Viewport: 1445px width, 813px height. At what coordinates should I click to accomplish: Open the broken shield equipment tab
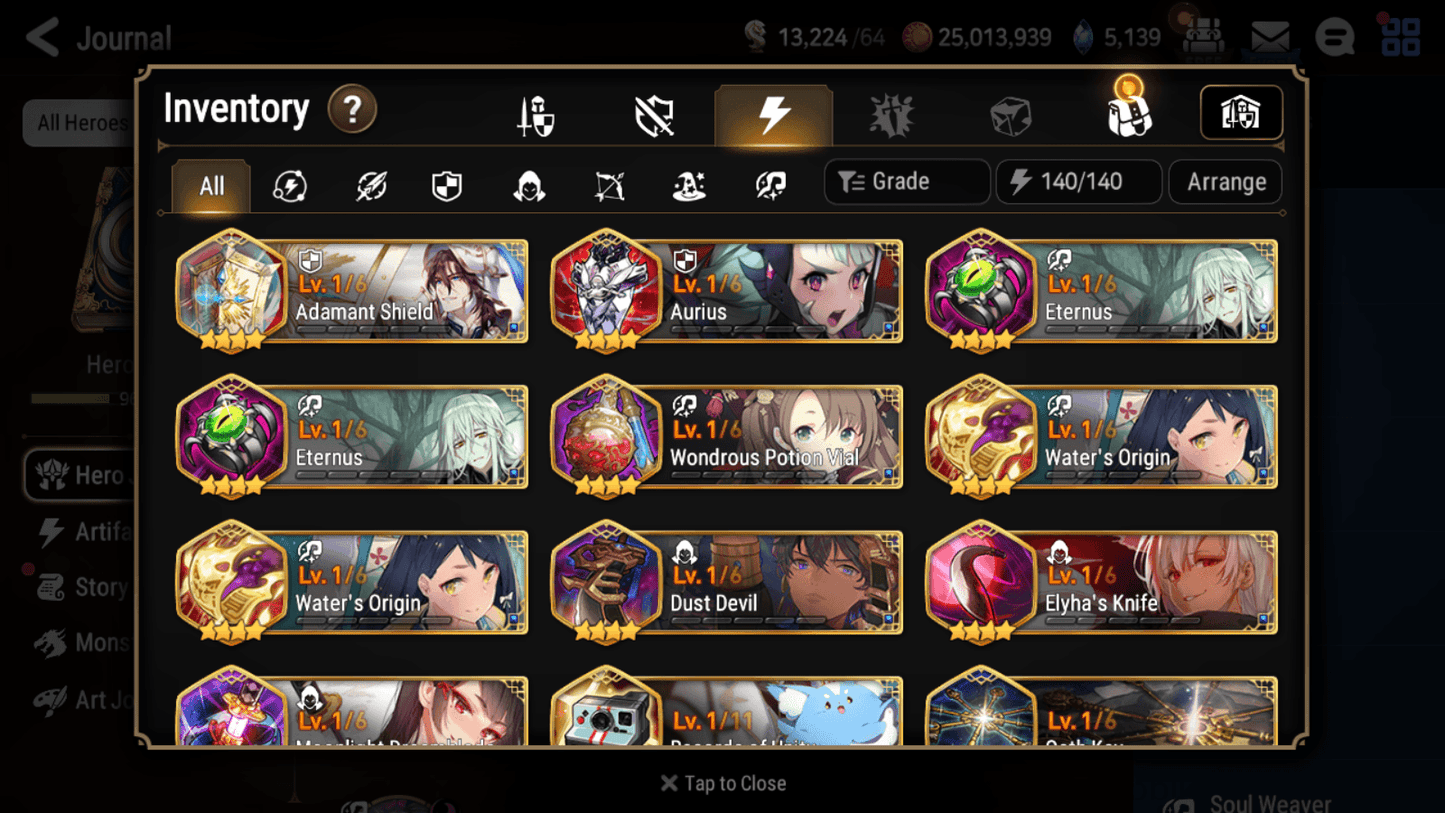click(x=654, y=113)
